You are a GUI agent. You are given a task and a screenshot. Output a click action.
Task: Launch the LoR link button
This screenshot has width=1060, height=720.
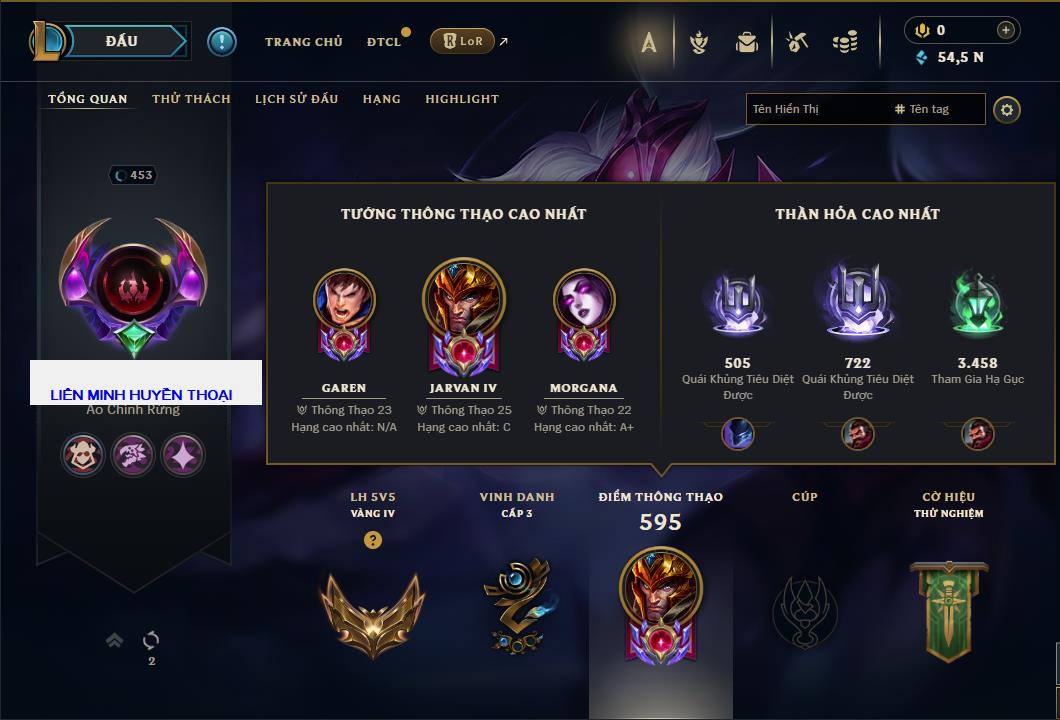(x=463, y=41)
